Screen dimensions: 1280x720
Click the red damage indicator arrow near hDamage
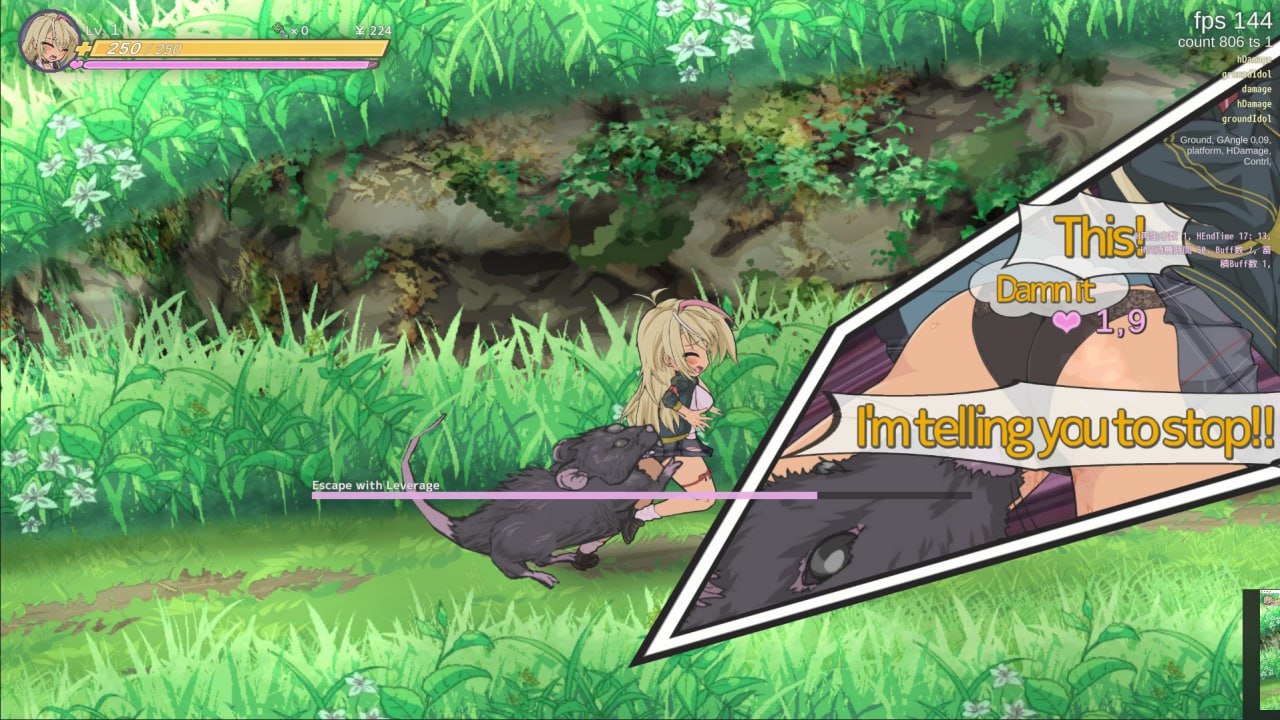tap(1227, 103)
